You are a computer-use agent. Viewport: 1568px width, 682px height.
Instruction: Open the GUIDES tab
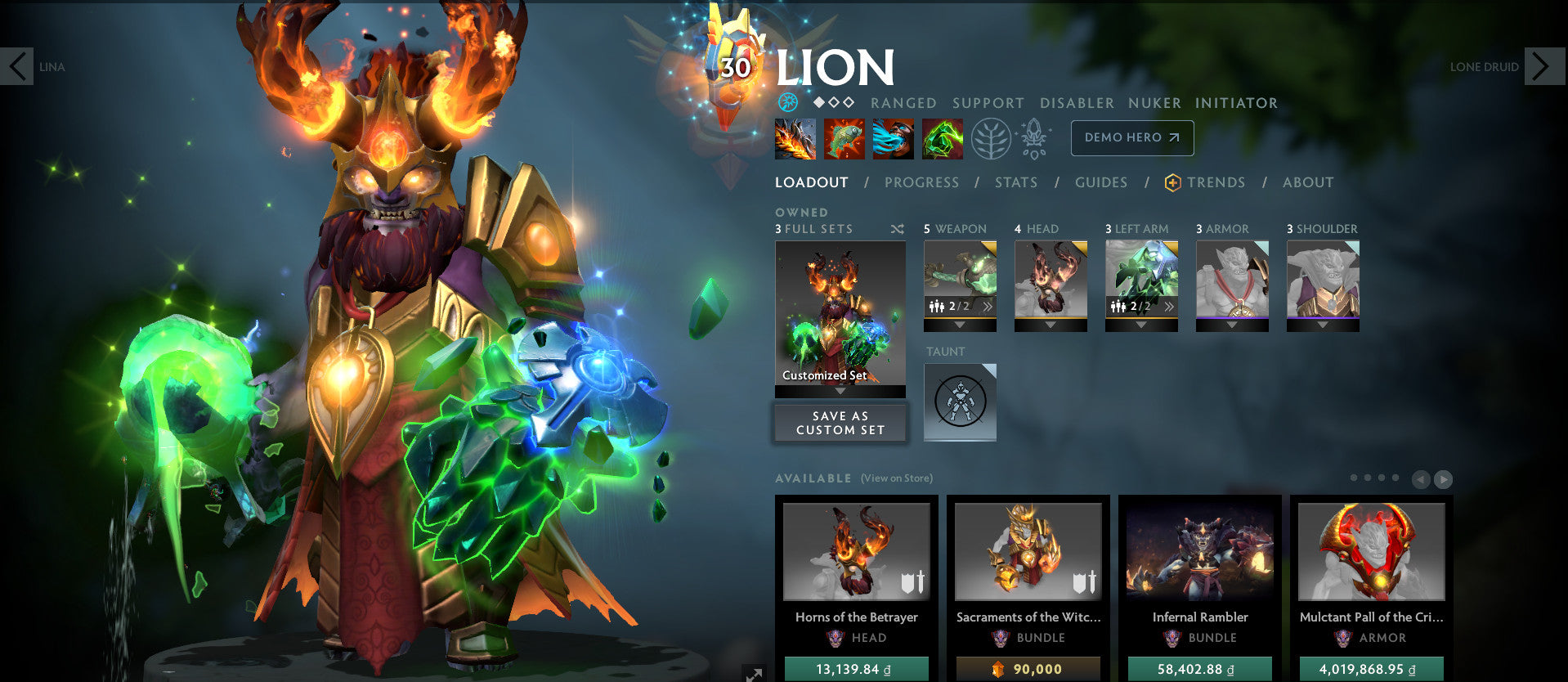pyautogui.click(x=1100, y=182)
